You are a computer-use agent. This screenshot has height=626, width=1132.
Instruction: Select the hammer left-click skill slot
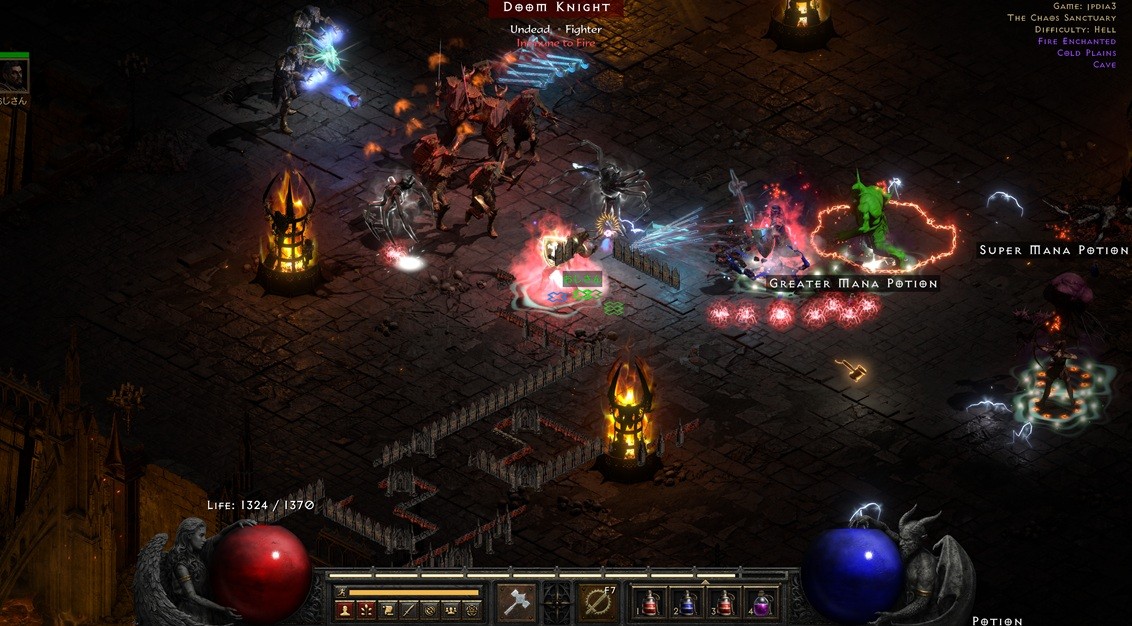coord(516,602)
